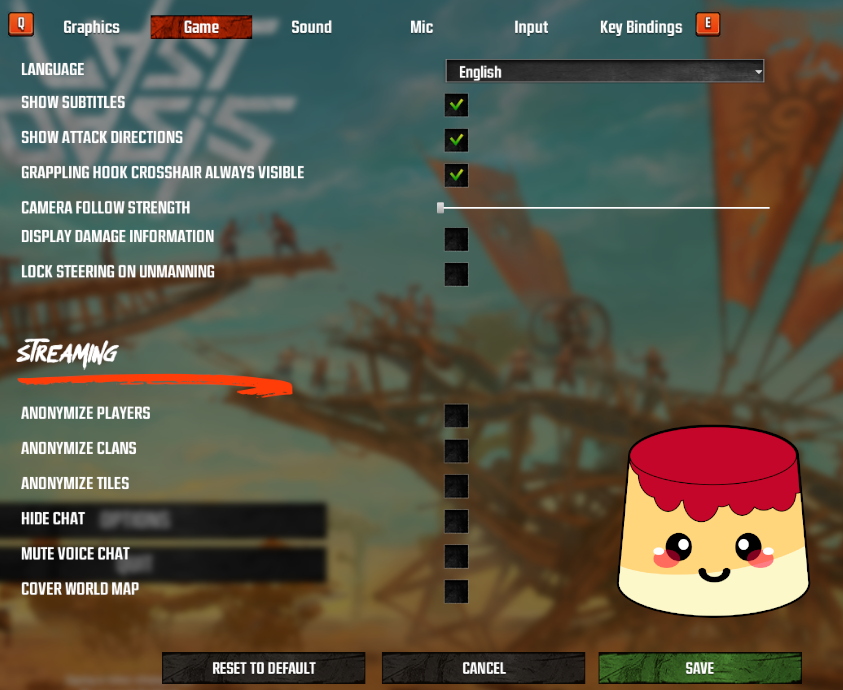Enable Display Damage Information
Viewport: 843px width, 690px height.
click(x=456, y=239)
